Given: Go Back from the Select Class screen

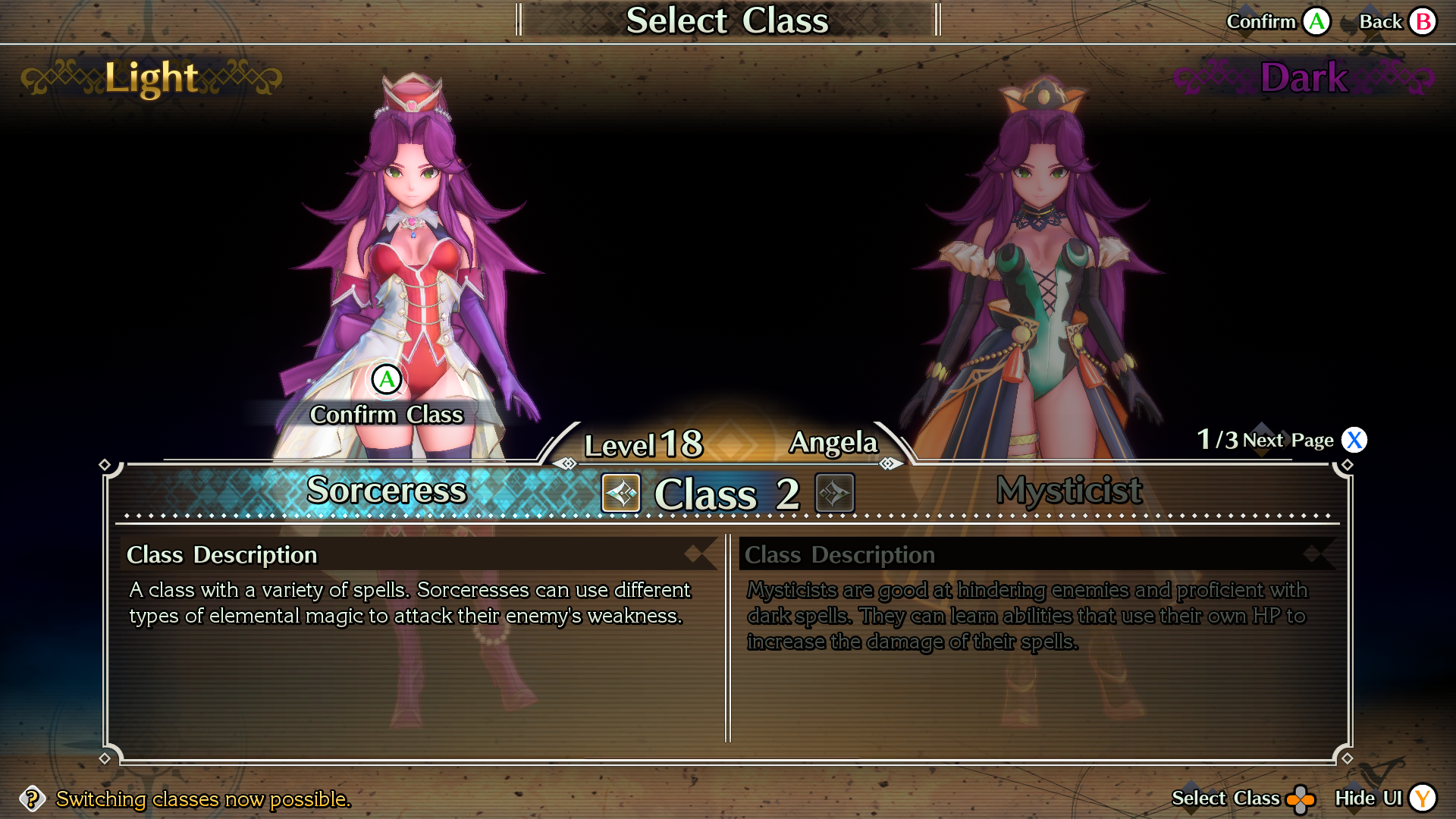Looking at the screenshot, I should [1423, 21].
